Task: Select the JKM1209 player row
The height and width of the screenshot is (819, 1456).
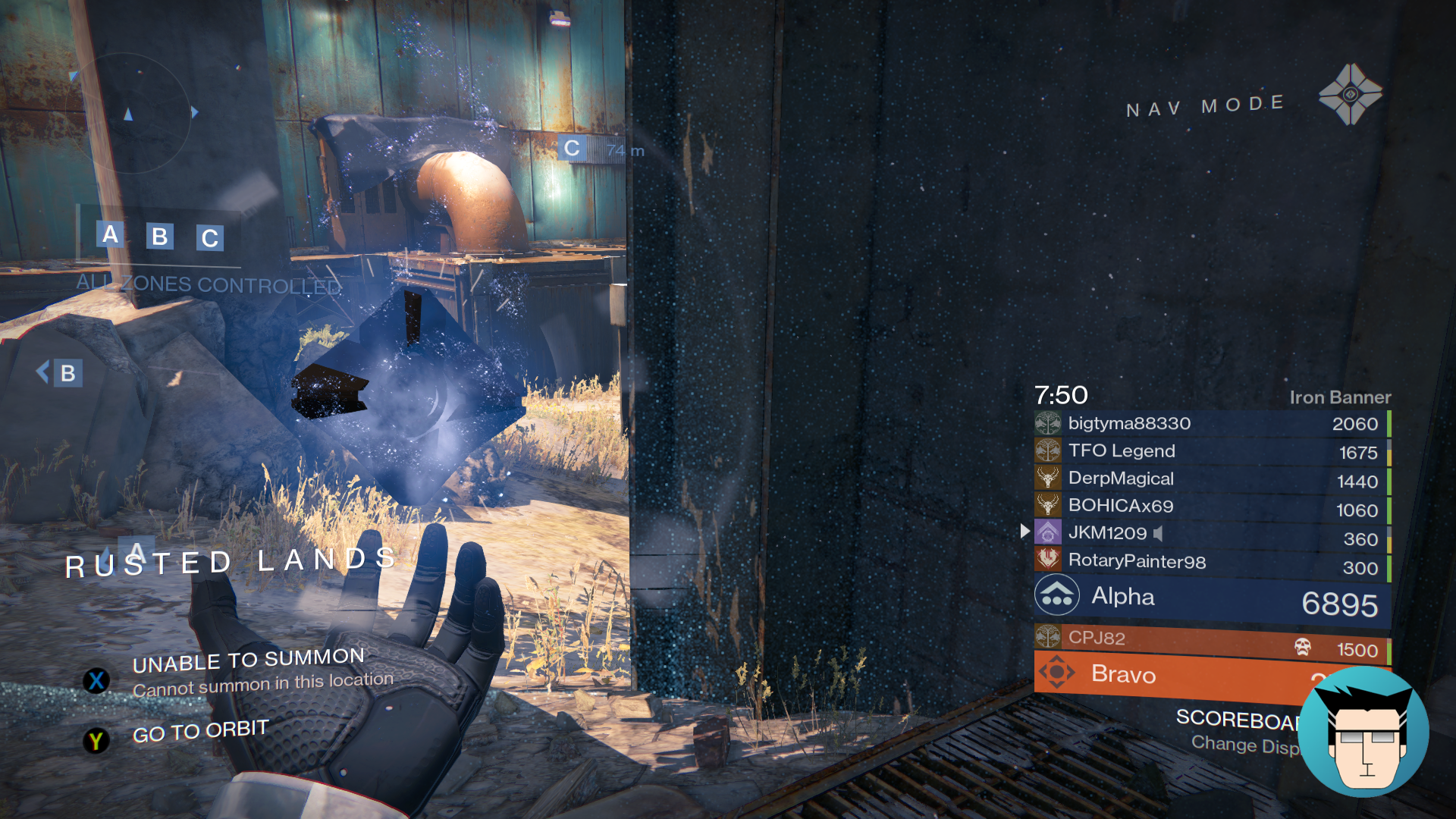Action: pyautogui.click(x=1211, y=533)
